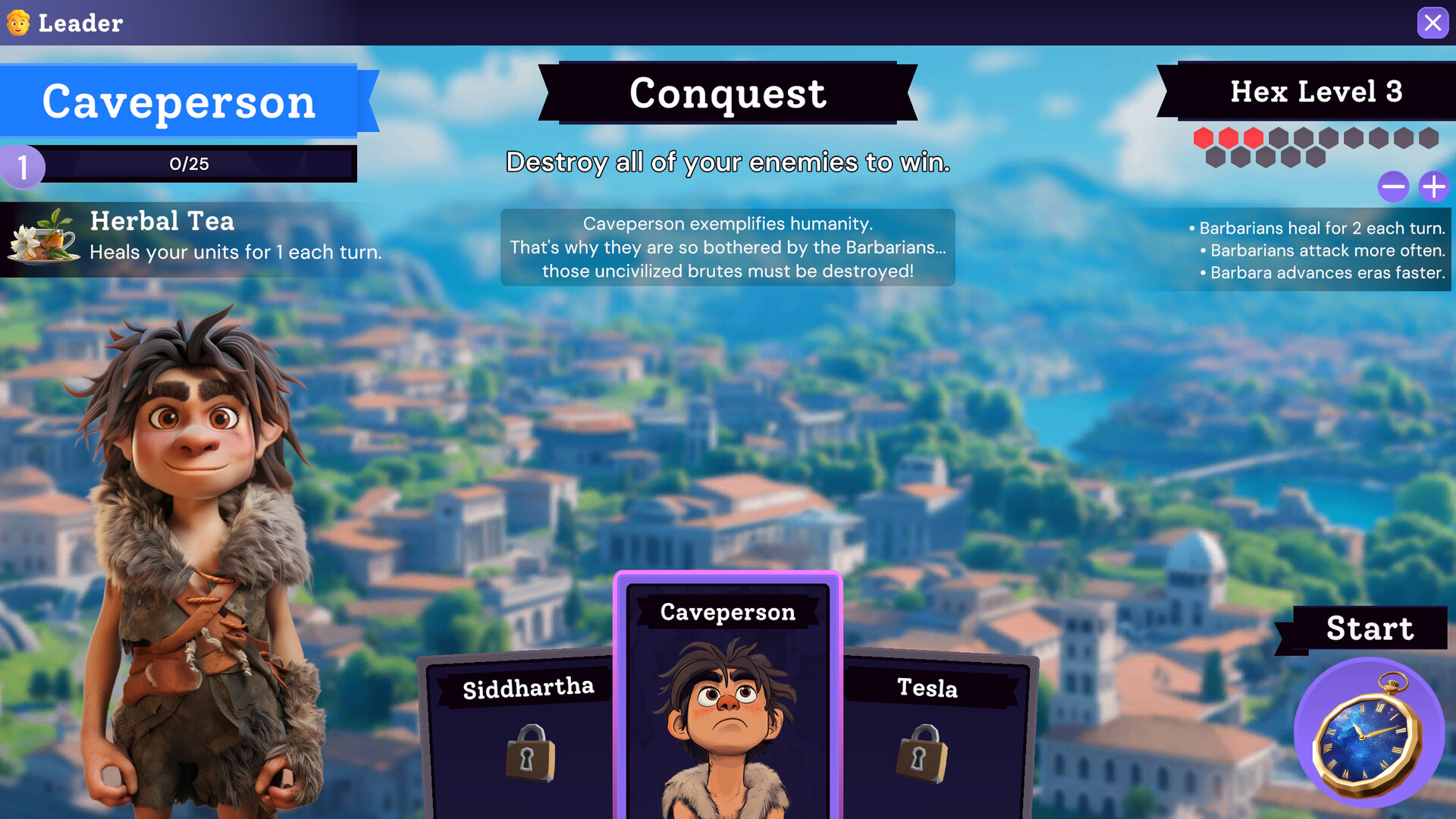Viewport: 1456px width, 819px height.
Task: Select the Caveperson level badge
Action: [x=24, y=166]
